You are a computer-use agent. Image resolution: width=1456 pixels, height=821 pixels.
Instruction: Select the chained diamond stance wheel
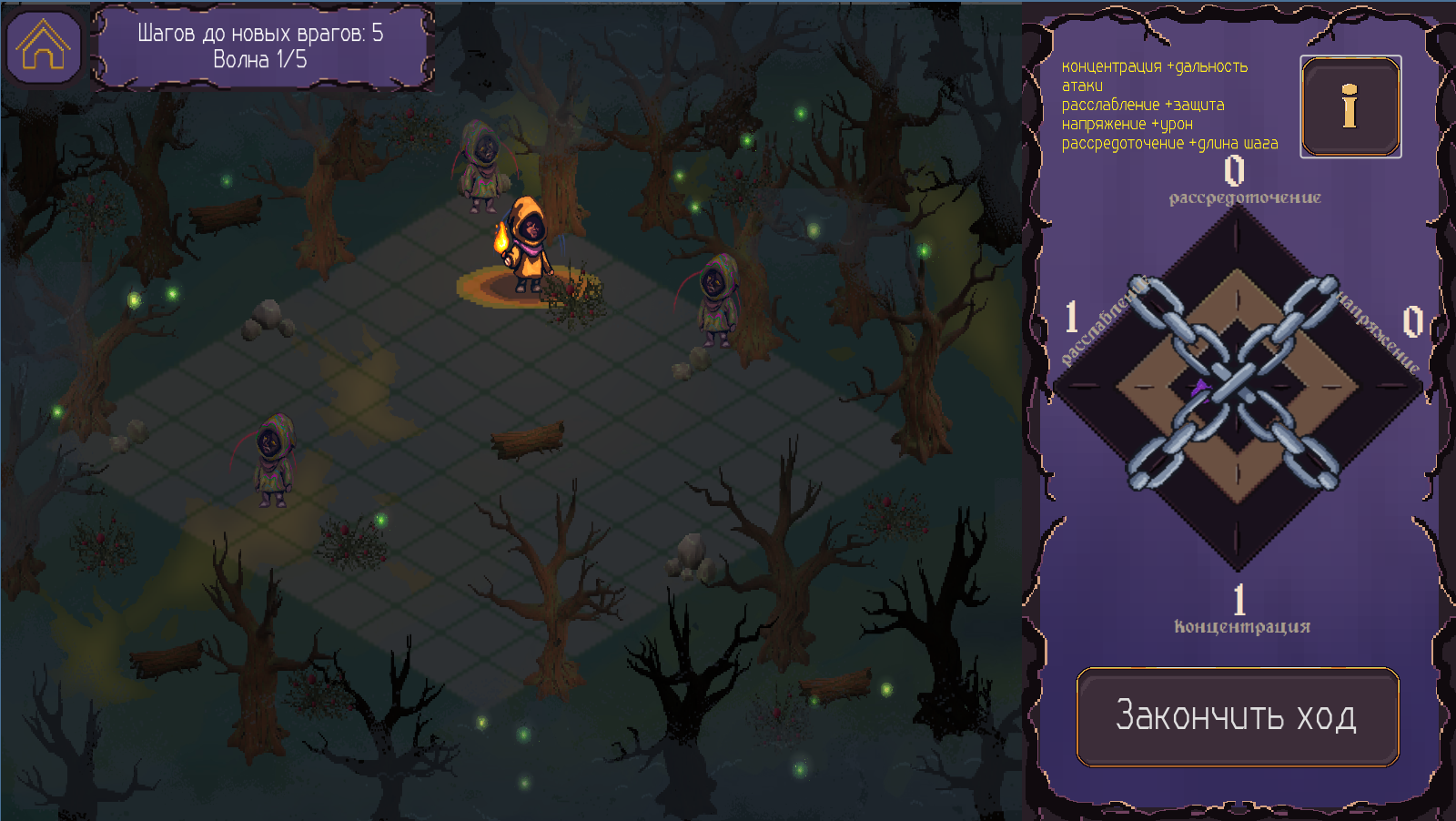point(1236,387)
